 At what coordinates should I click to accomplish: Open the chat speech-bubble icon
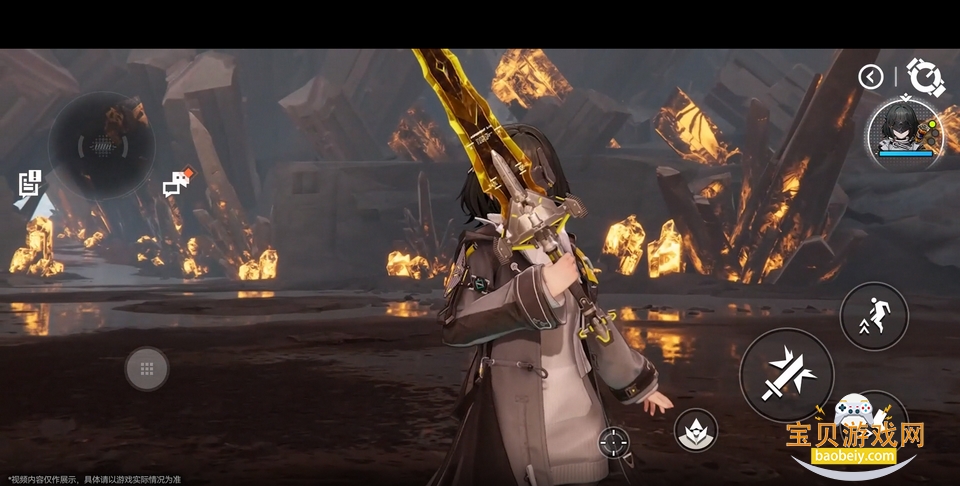tap(177, 182)
